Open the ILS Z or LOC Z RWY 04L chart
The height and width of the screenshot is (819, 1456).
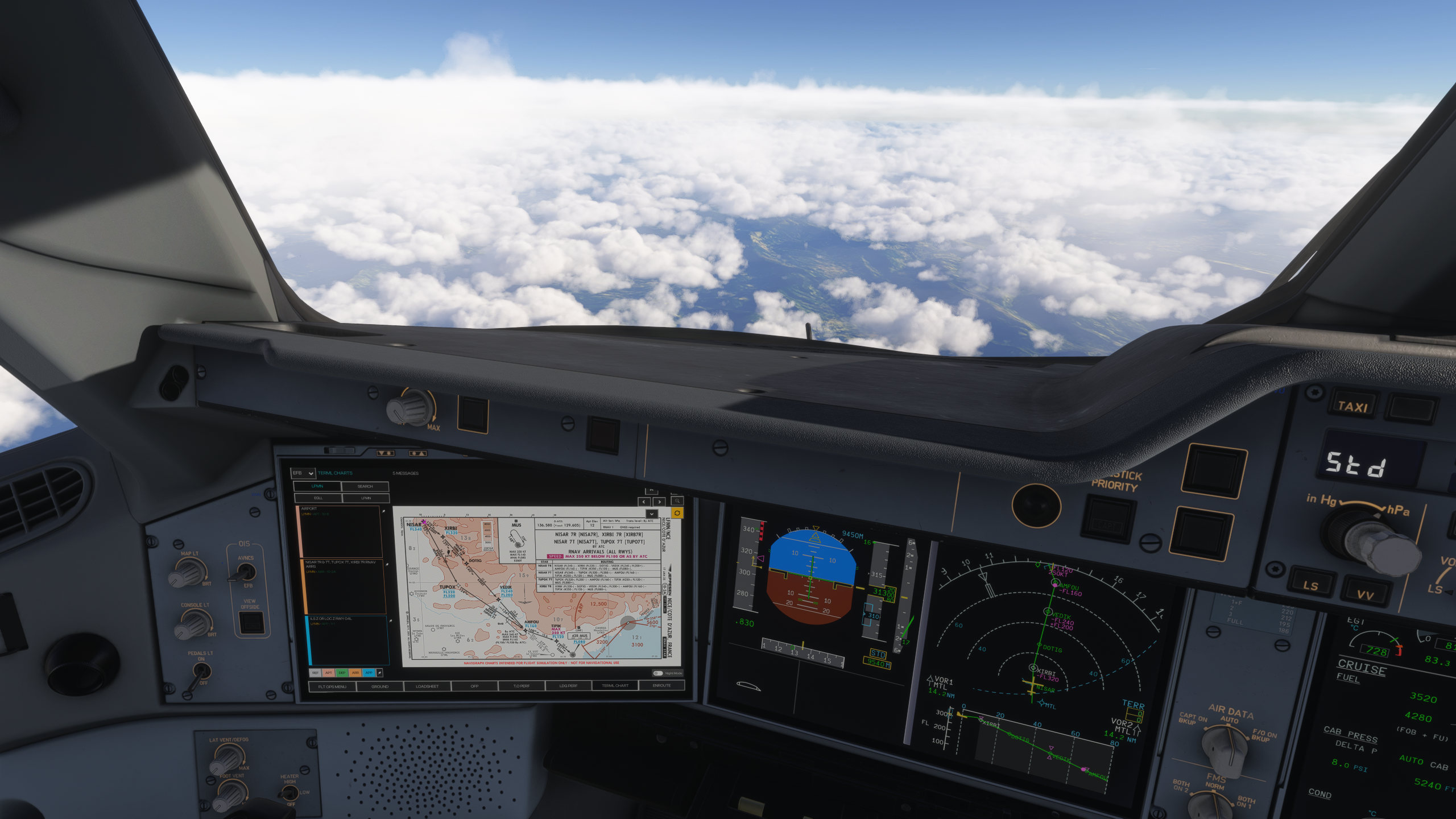[x=347, y=640]
